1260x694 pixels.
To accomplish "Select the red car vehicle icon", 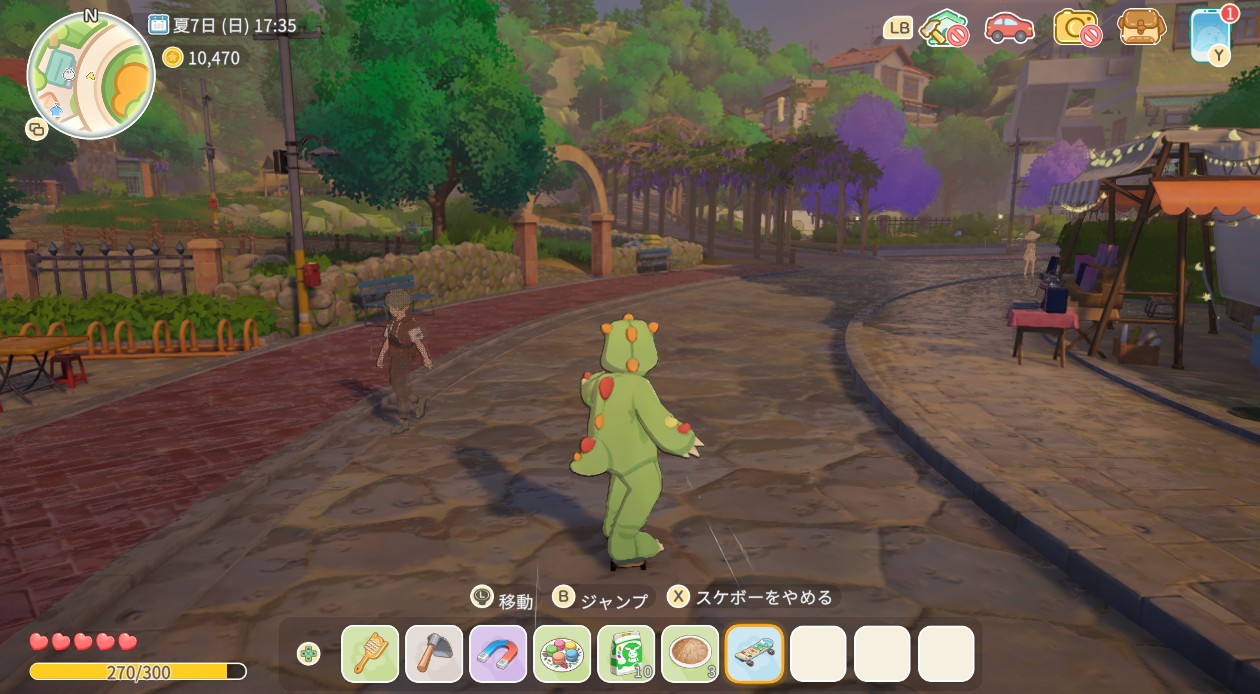I will pos(1009,28).
